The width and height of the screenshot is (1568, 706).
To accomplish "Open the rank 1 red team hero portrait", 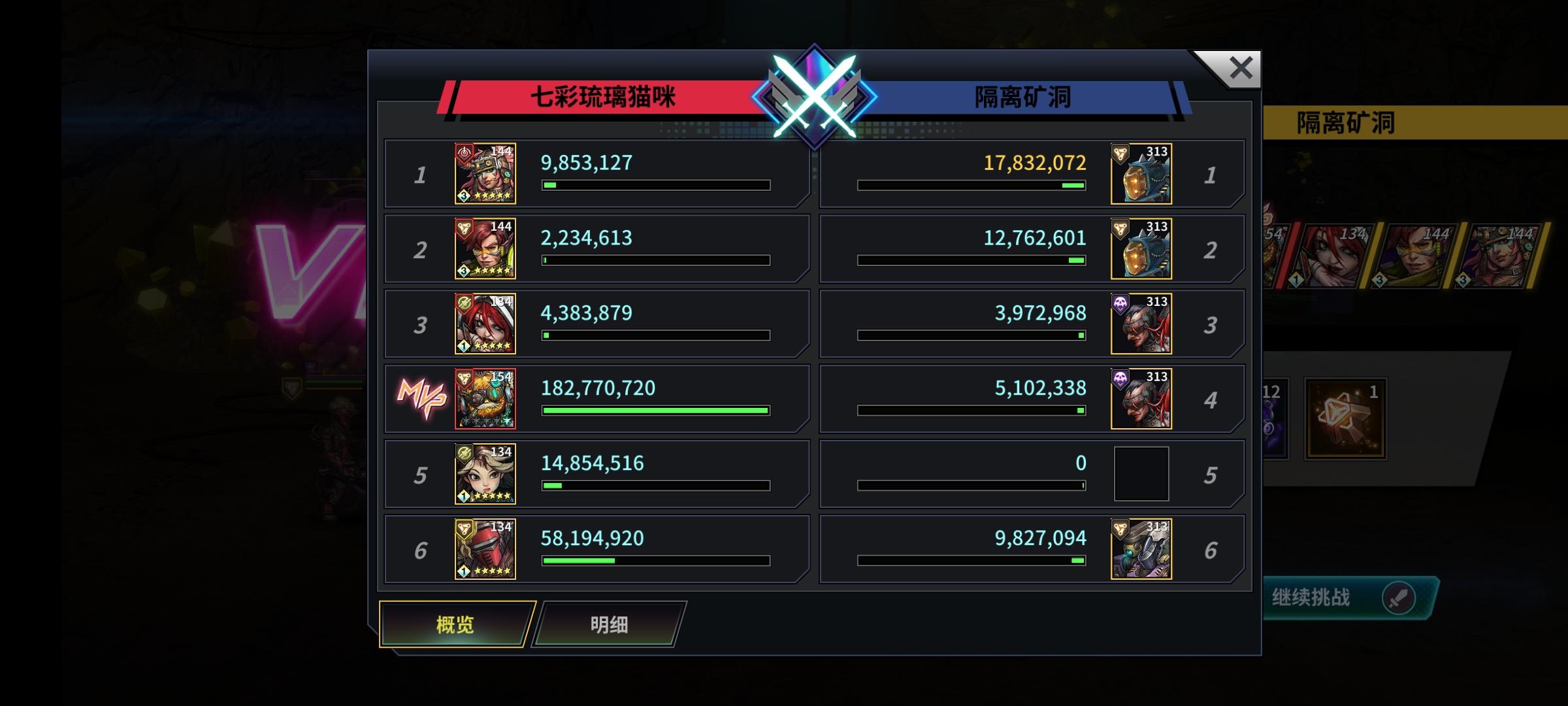I will pos(483,173).
